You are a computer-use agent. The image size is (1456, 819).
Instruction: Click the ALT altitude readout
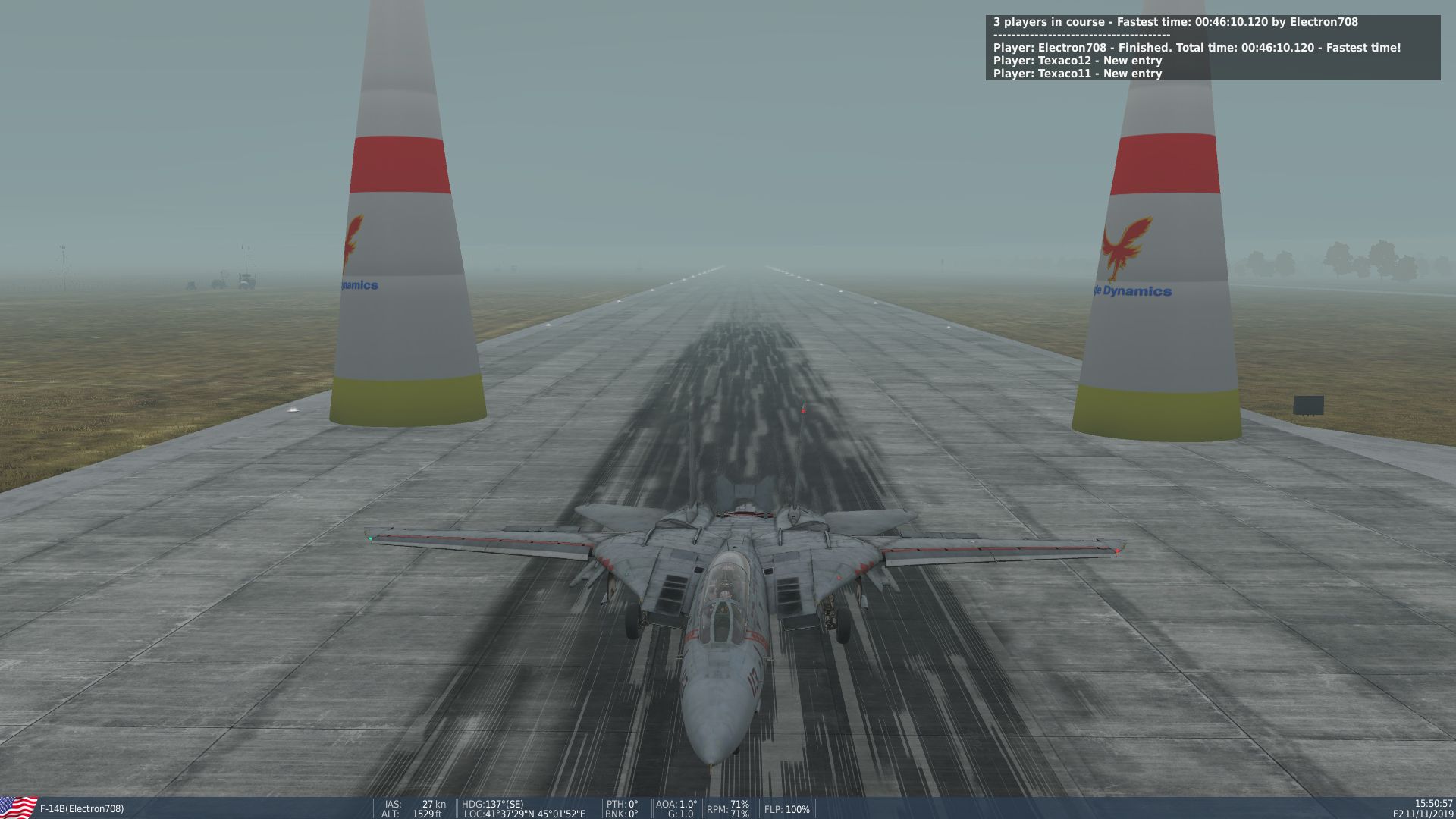[413, 814]
